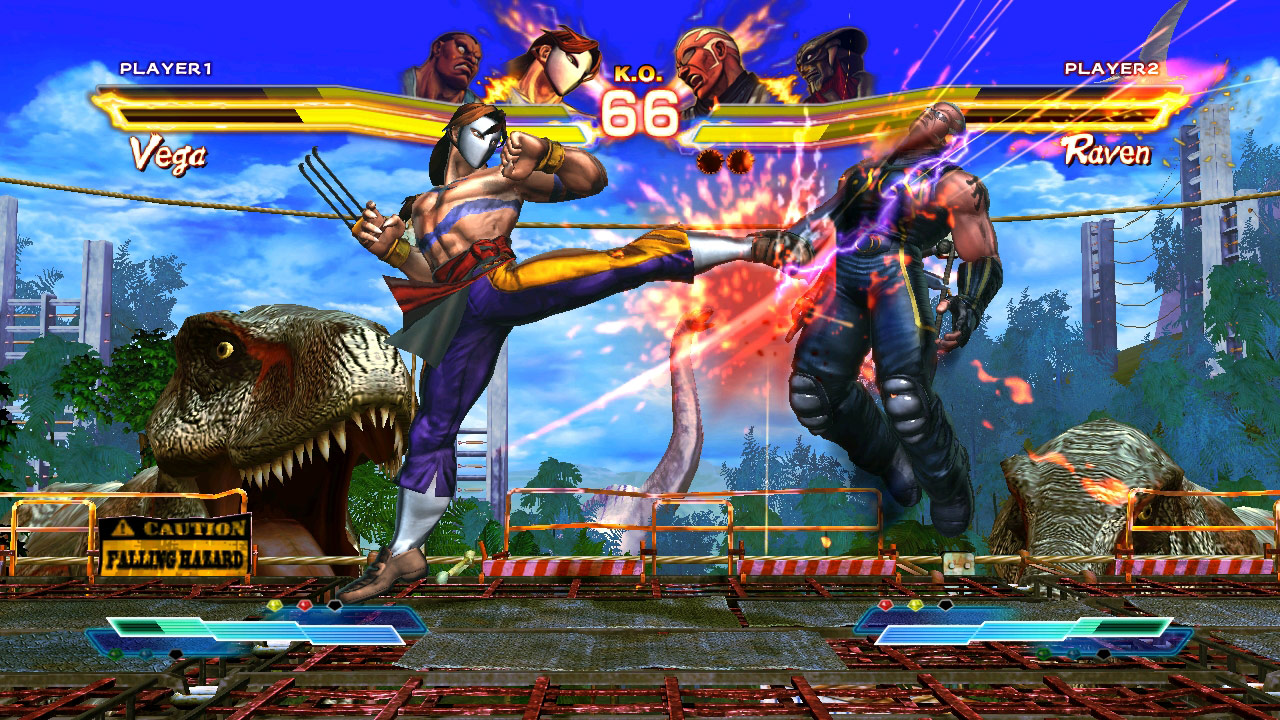Image resolution: width=1280 pixels, height=720 pixels.
Task: Toggle the yellow gem on Player 2's meter
Action: click(x=915, y=603)
